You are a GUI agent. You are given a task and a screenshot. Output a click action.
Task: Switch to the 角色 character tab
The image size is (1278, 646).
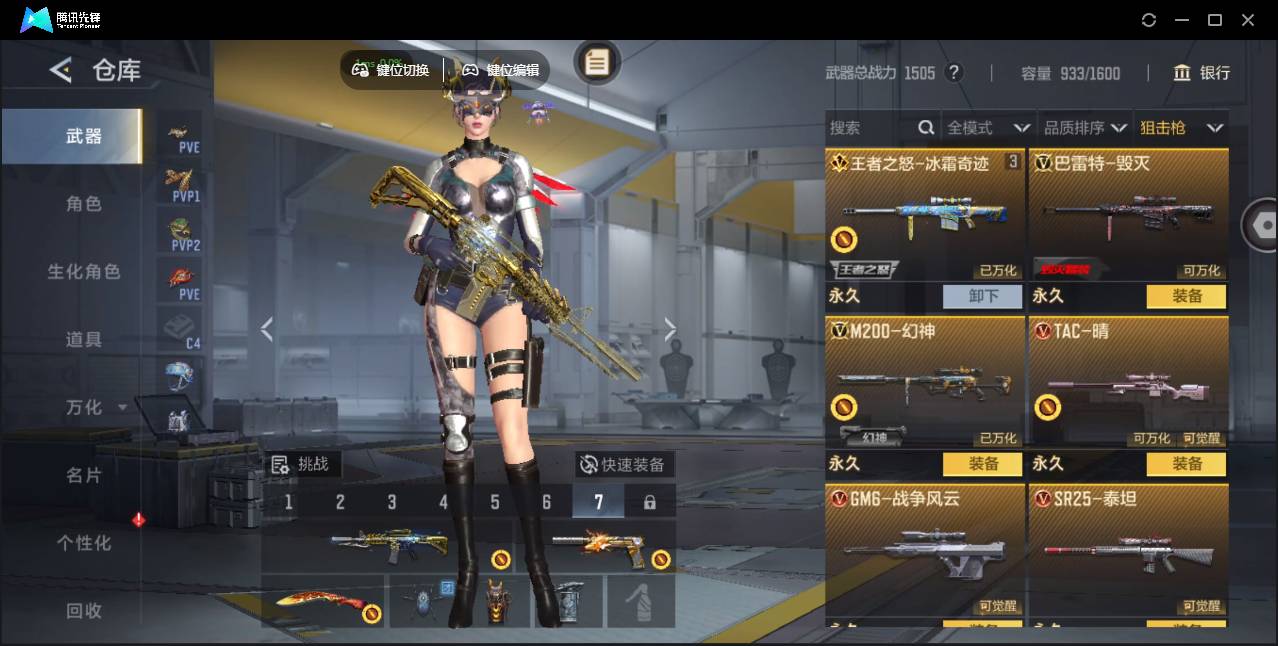(x=84, y=204)
